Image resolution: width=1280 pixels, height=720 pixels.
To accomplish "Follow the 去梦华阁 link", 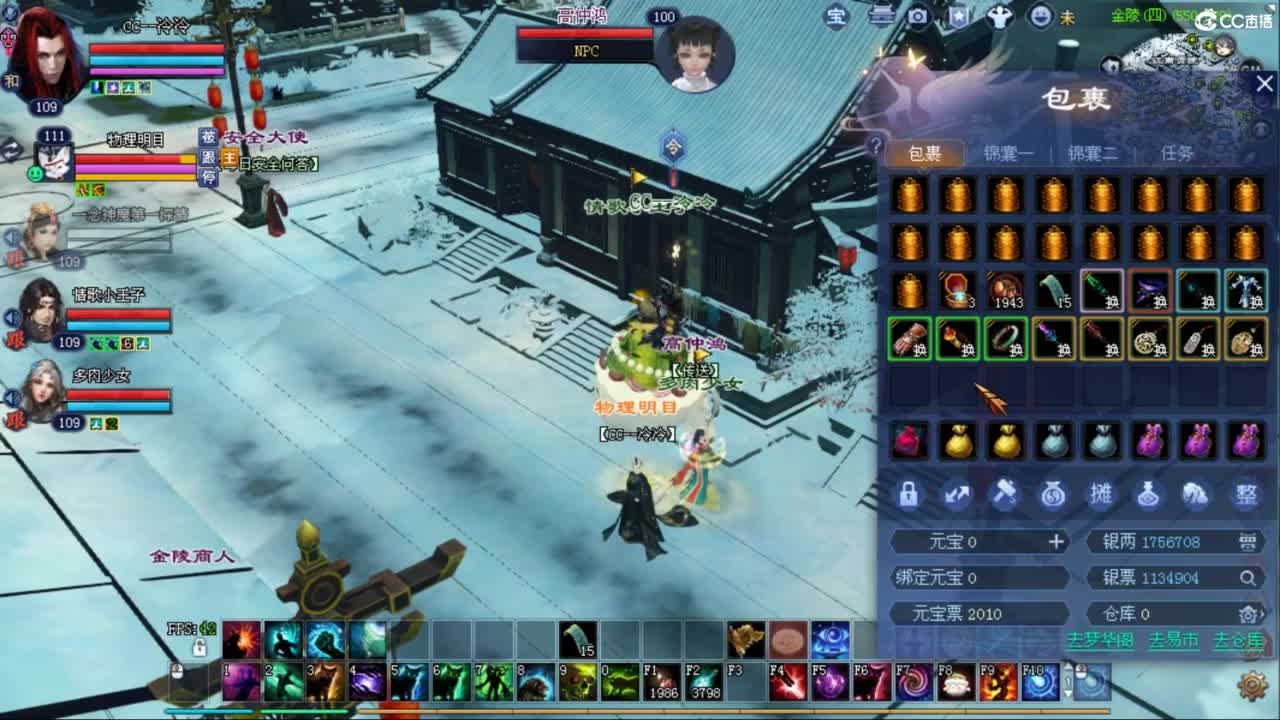I will click(x=1100, y=640).
